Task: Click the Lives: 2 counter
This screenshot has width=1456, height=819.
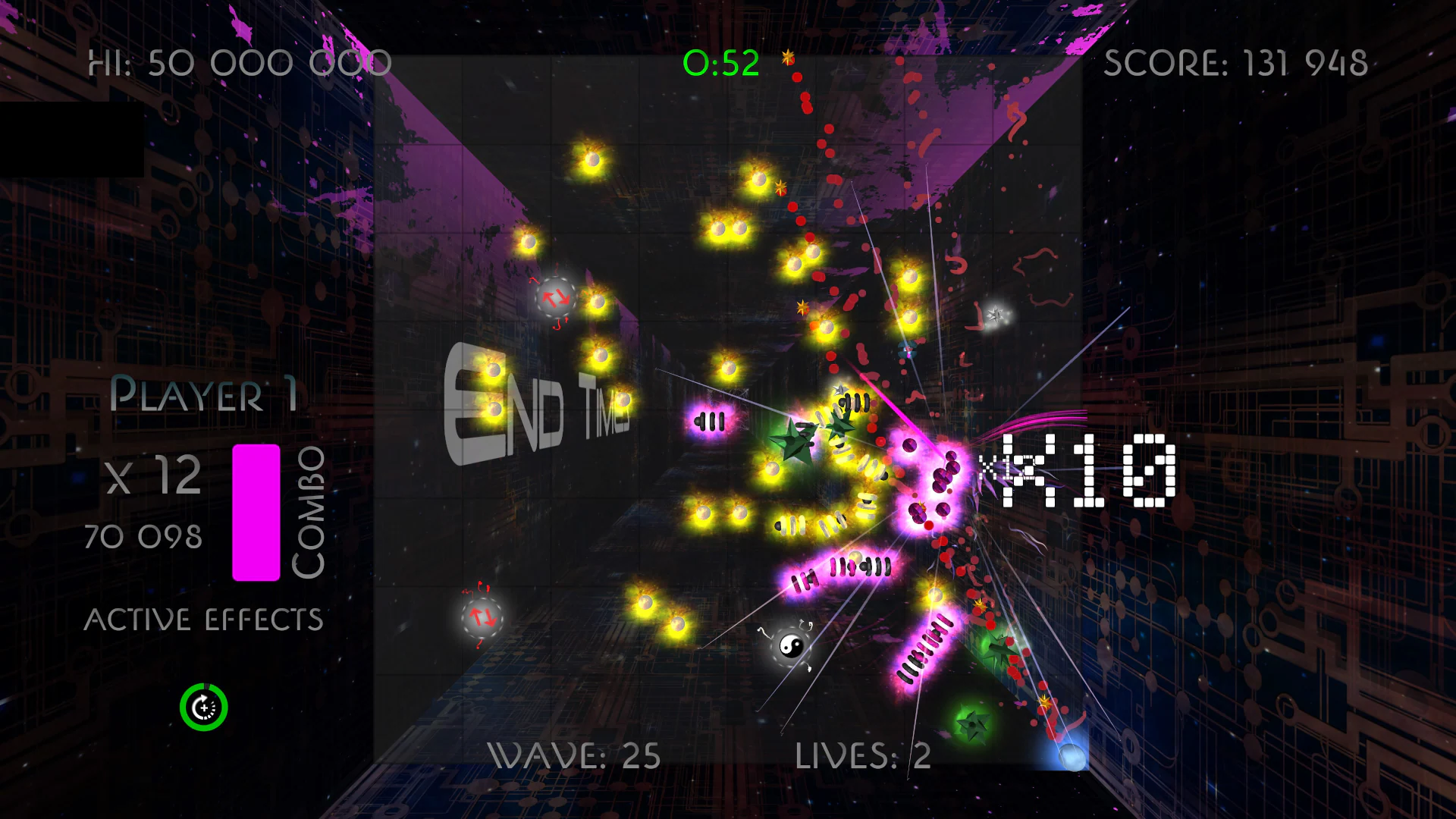Action: point(862,755)
